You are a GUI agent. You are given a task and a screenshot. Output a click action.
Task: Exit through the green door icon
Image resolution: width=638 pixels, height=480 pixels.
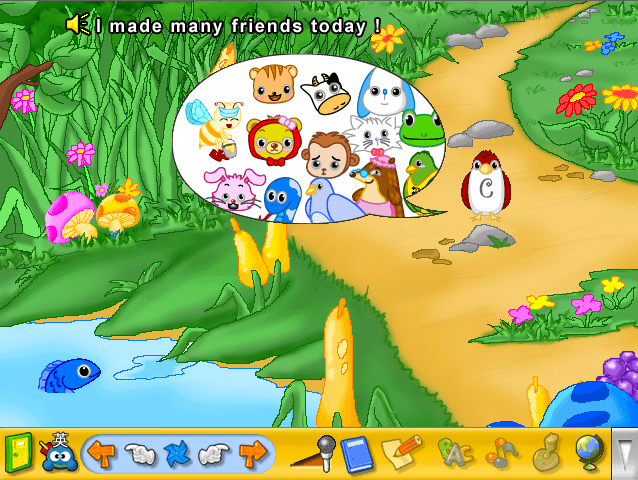(17, 453)
